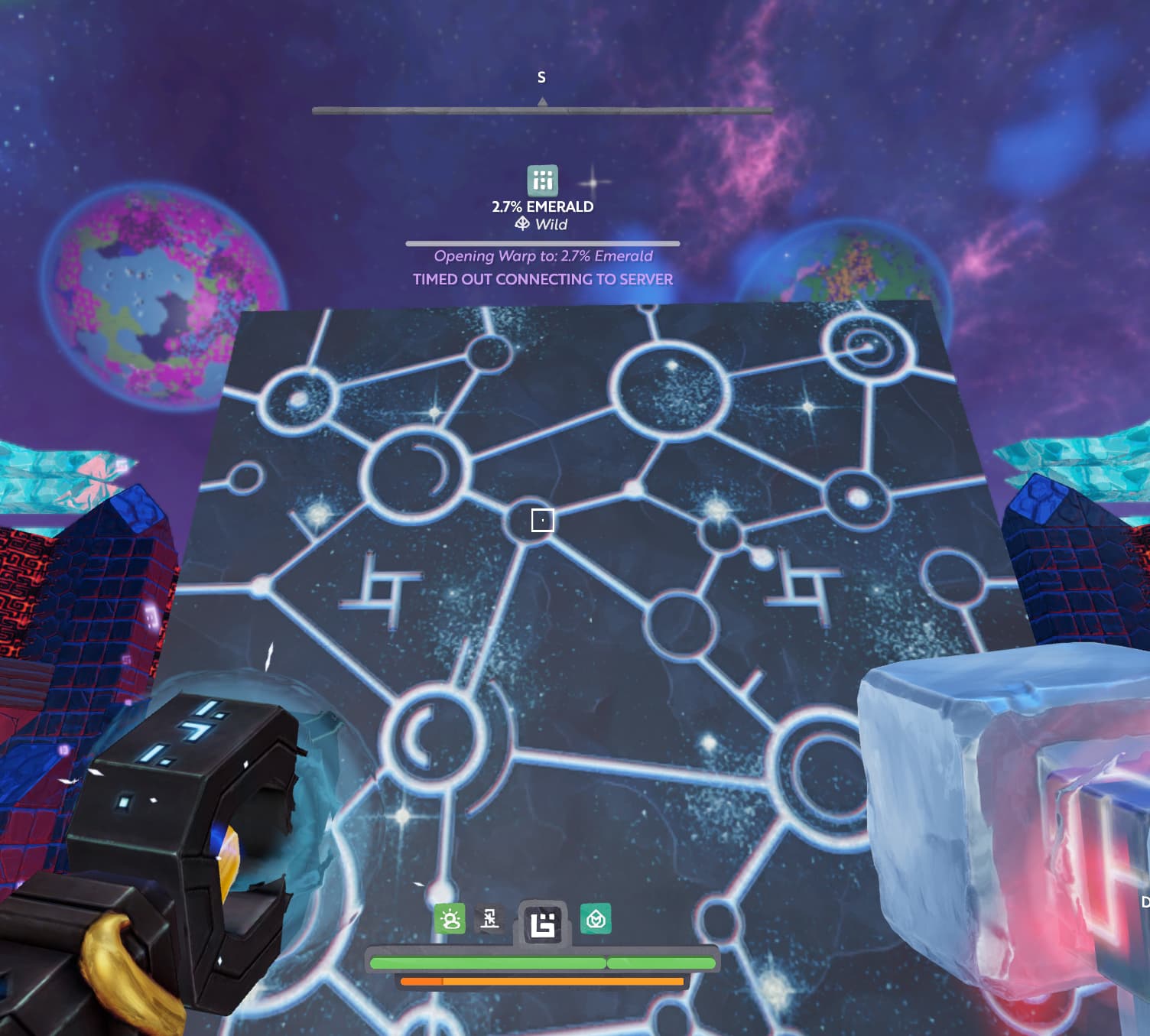Click the compass bar showing South
This screenshot has height=1036, width=1150.
pos(542,111)
